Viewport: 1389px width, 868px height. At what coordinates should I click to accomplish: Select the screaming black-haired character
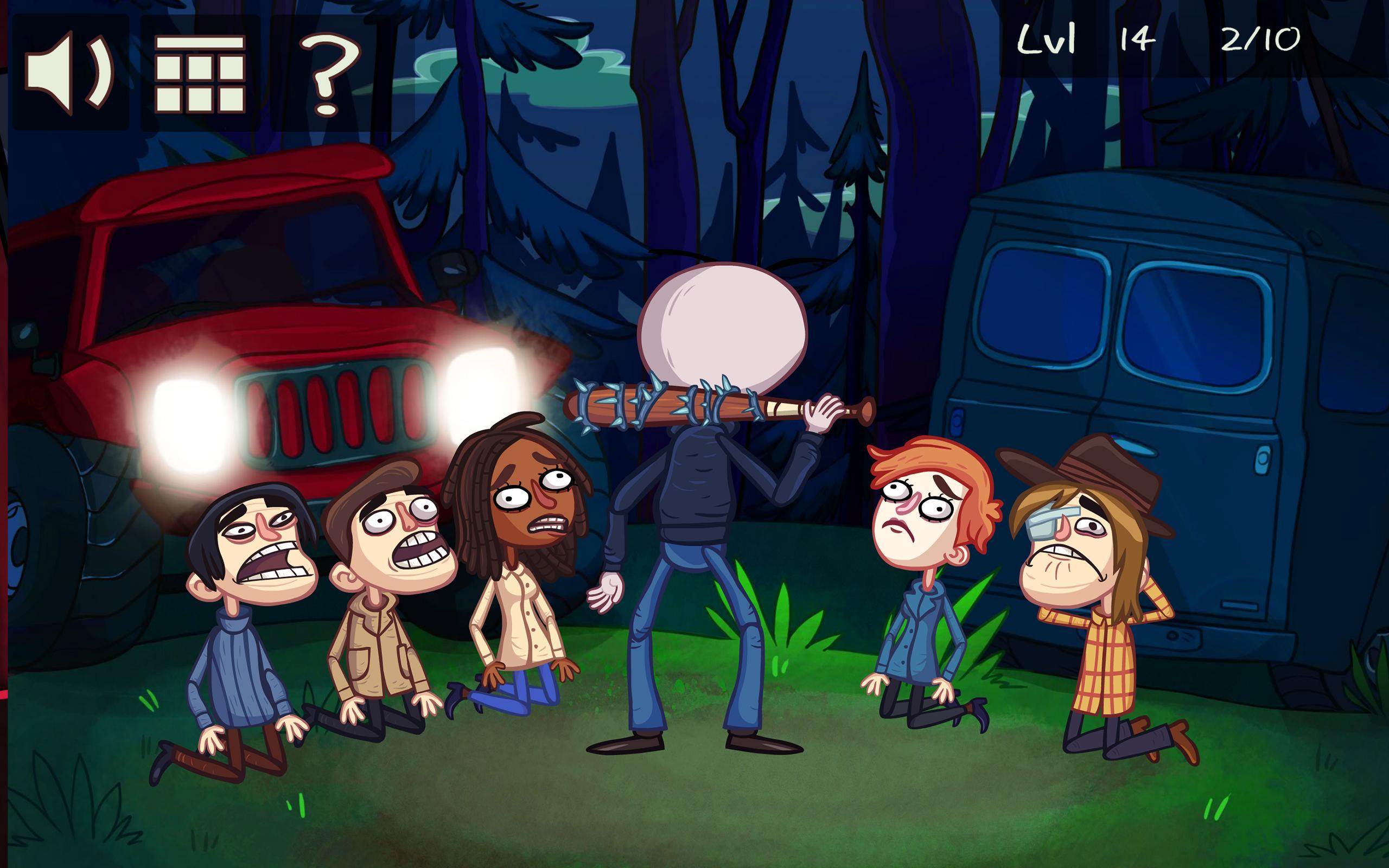[252, 540]
